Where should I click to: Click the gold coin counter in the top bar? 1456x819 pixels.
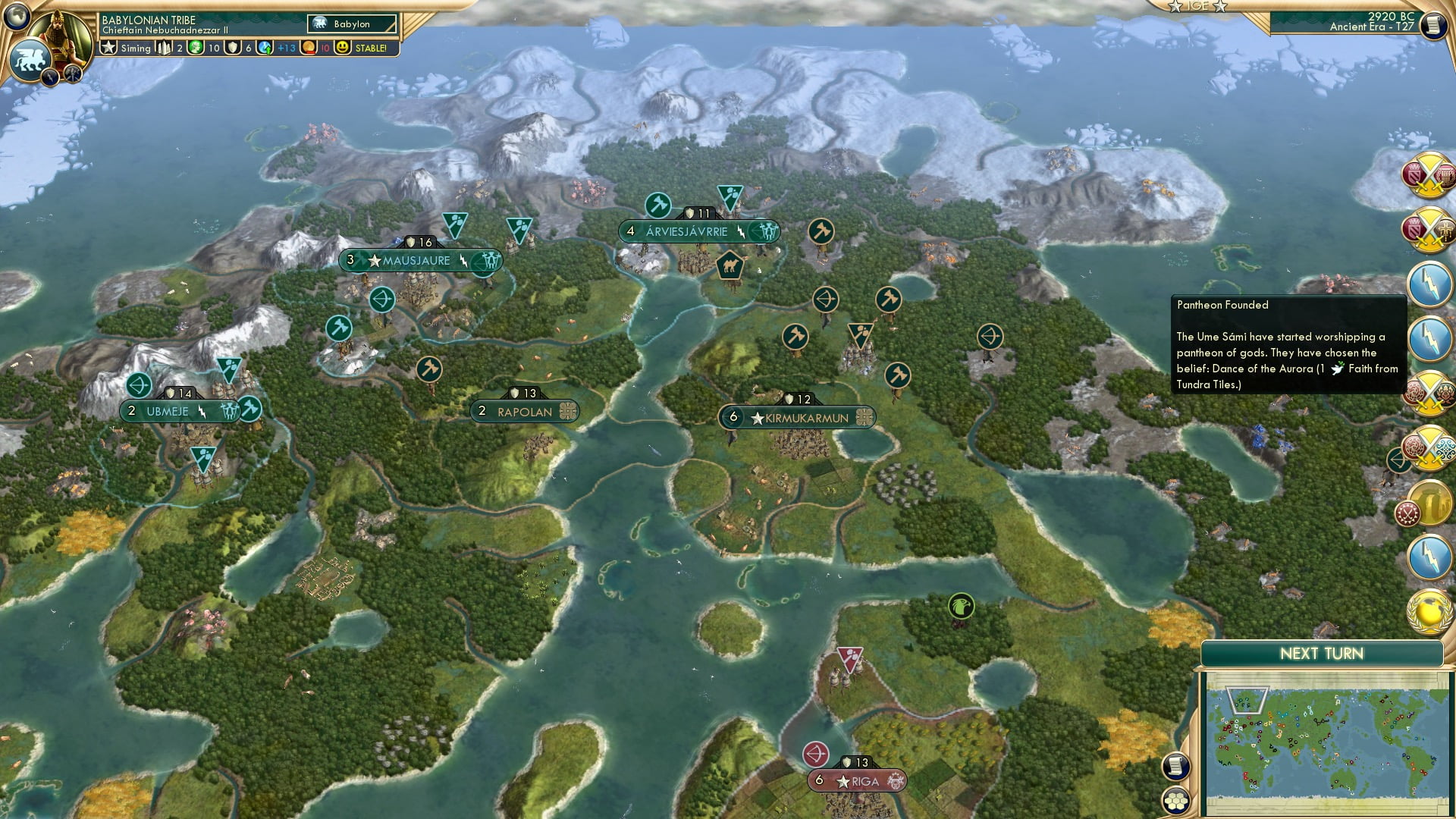point(306,48)
